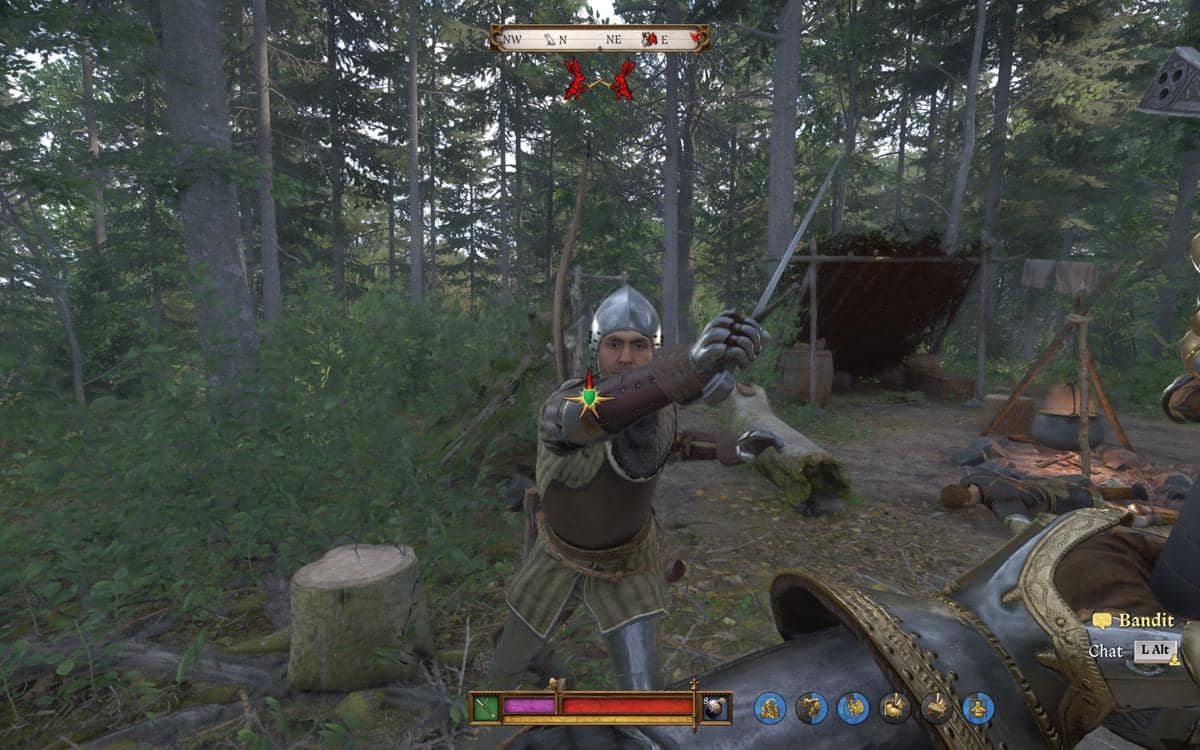Screen dimensions: 1200x750
Task: Click the red fighting hares combat indicator
Action: 599,80
